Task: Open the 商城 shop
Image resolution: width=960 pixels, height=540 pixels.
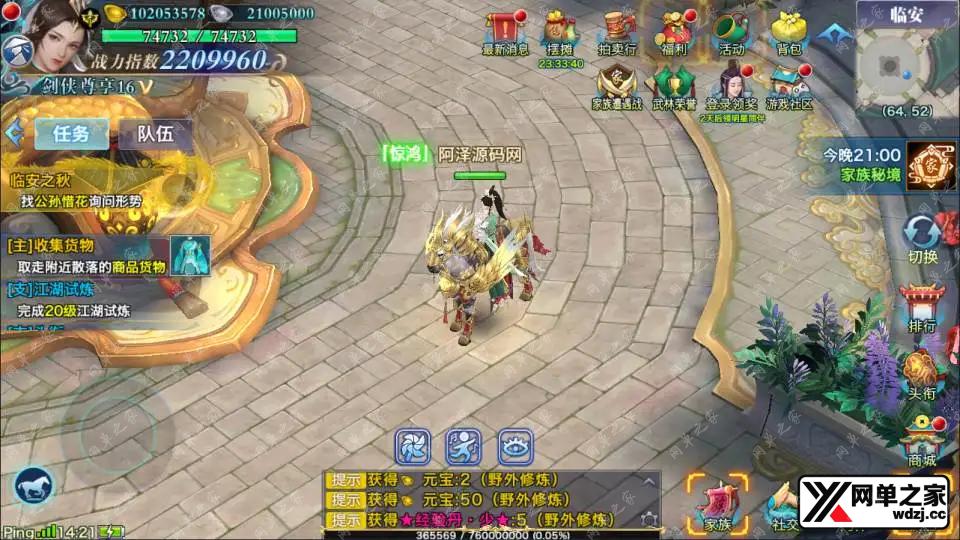Action: 922,438
